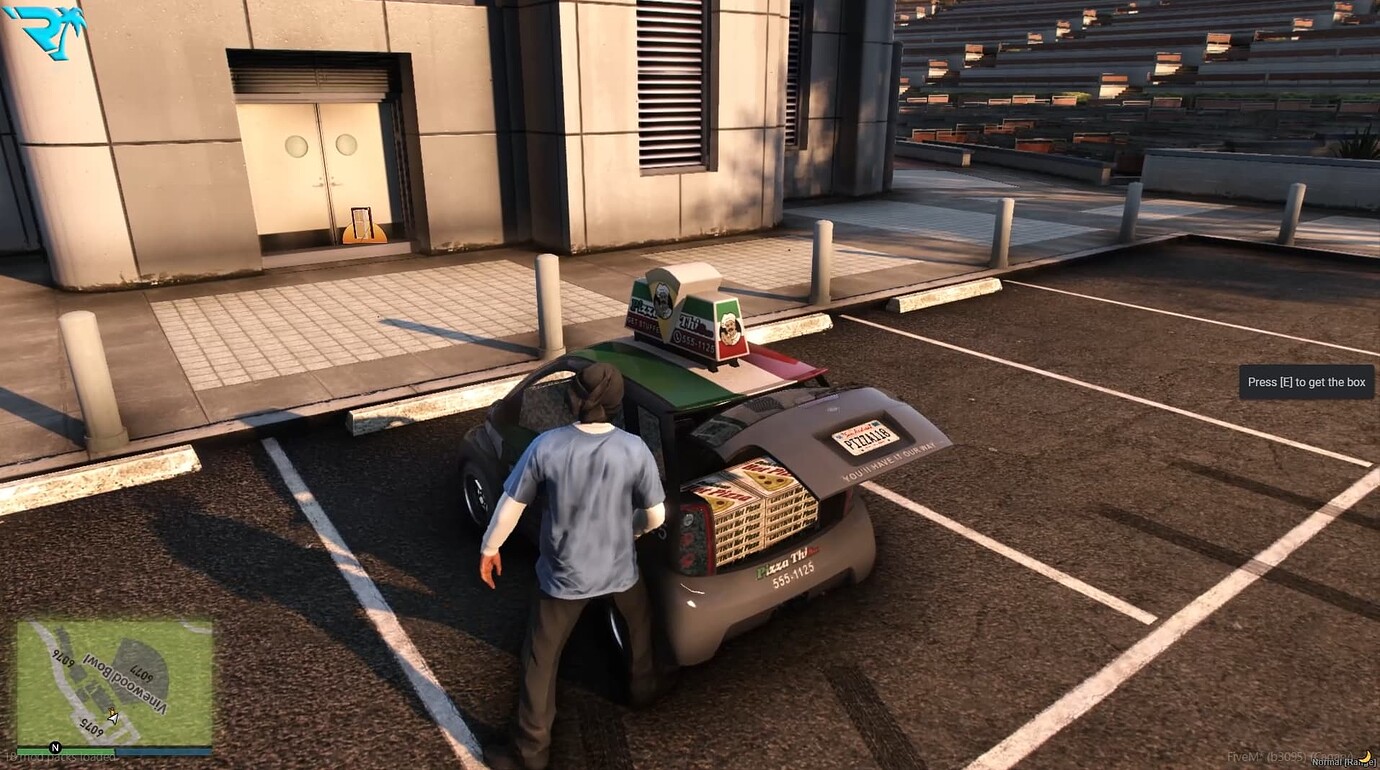Click the north indicator on the minimap
This screenshot has height=770, width=1380.
pos(56,747)
